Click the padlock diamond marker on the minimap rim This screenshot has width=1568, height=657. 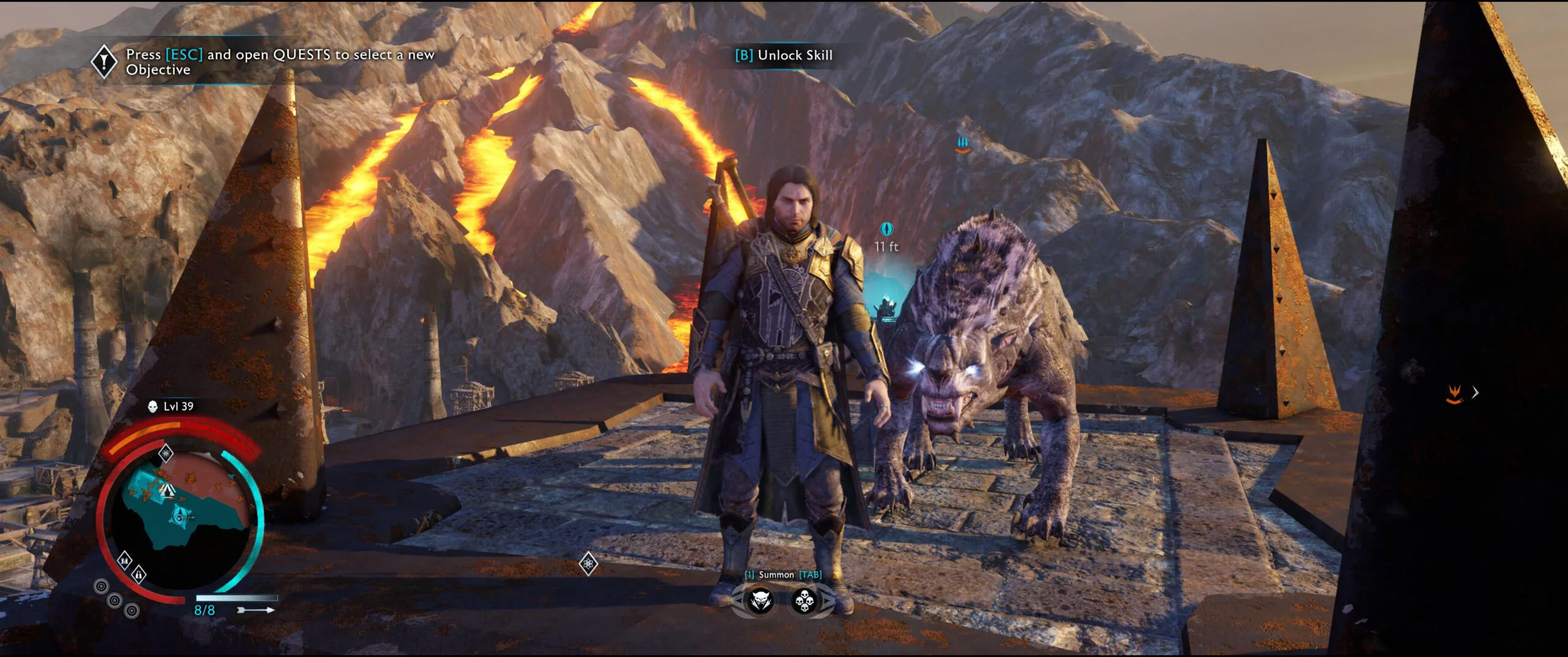coord(139,574)
